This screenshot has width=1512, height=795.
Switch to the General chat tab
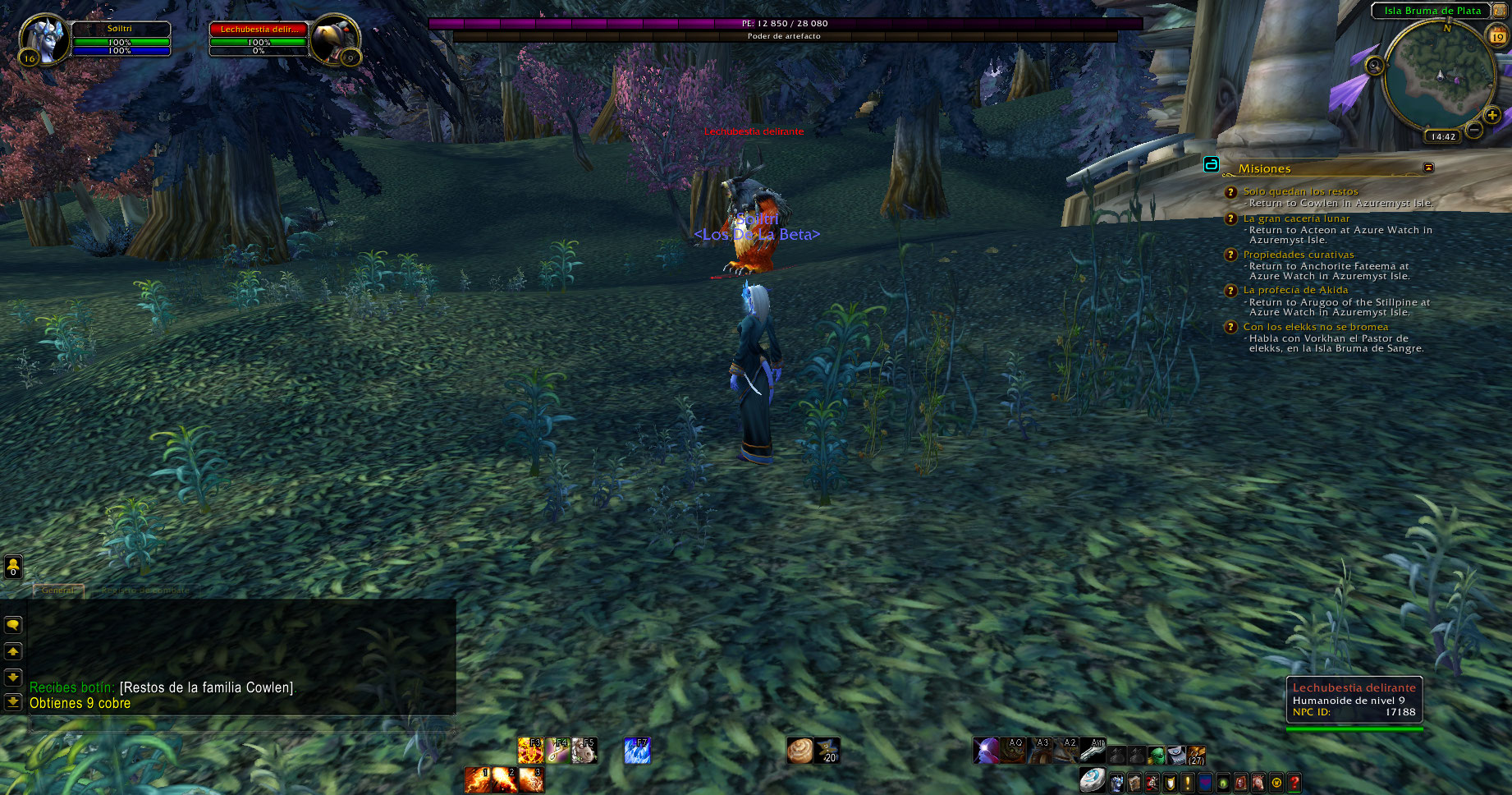click(x=57, y=590)
